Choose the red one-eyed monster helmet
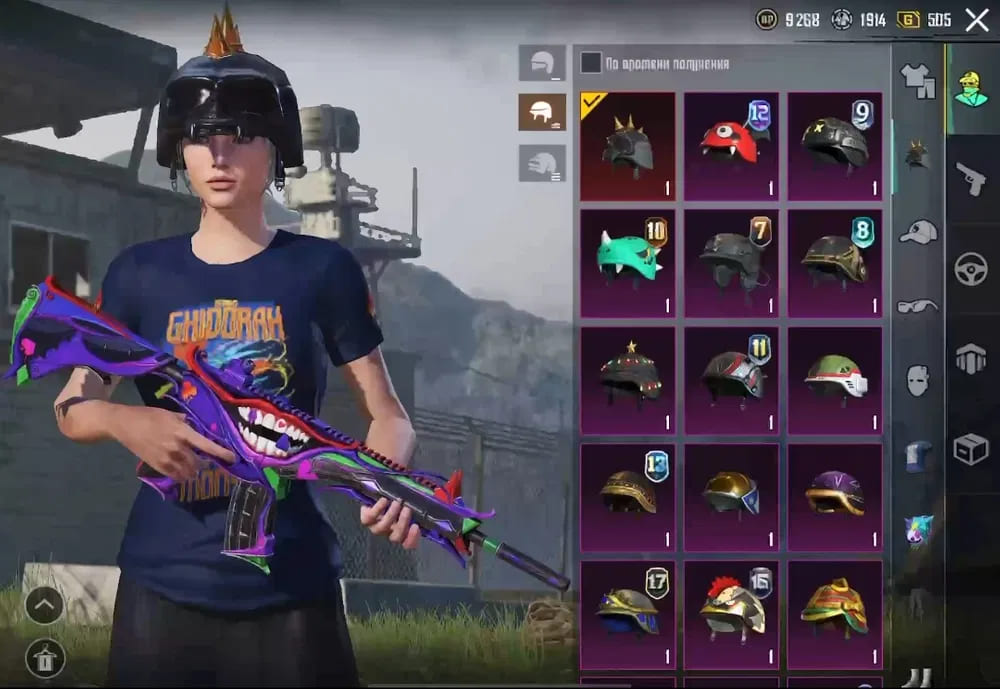This screenshot has height=689, width=1000. tap(731, 146)
